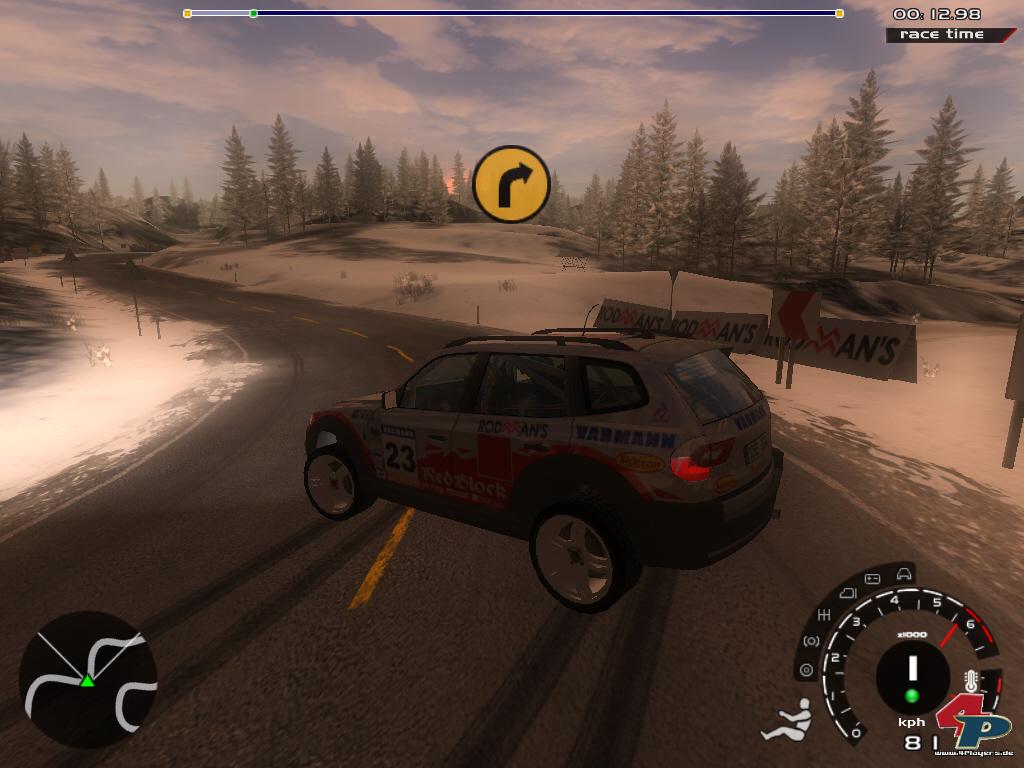1024x768 pixels.
Task: Click the tire damage indicator icon
Action: point(806,669)
